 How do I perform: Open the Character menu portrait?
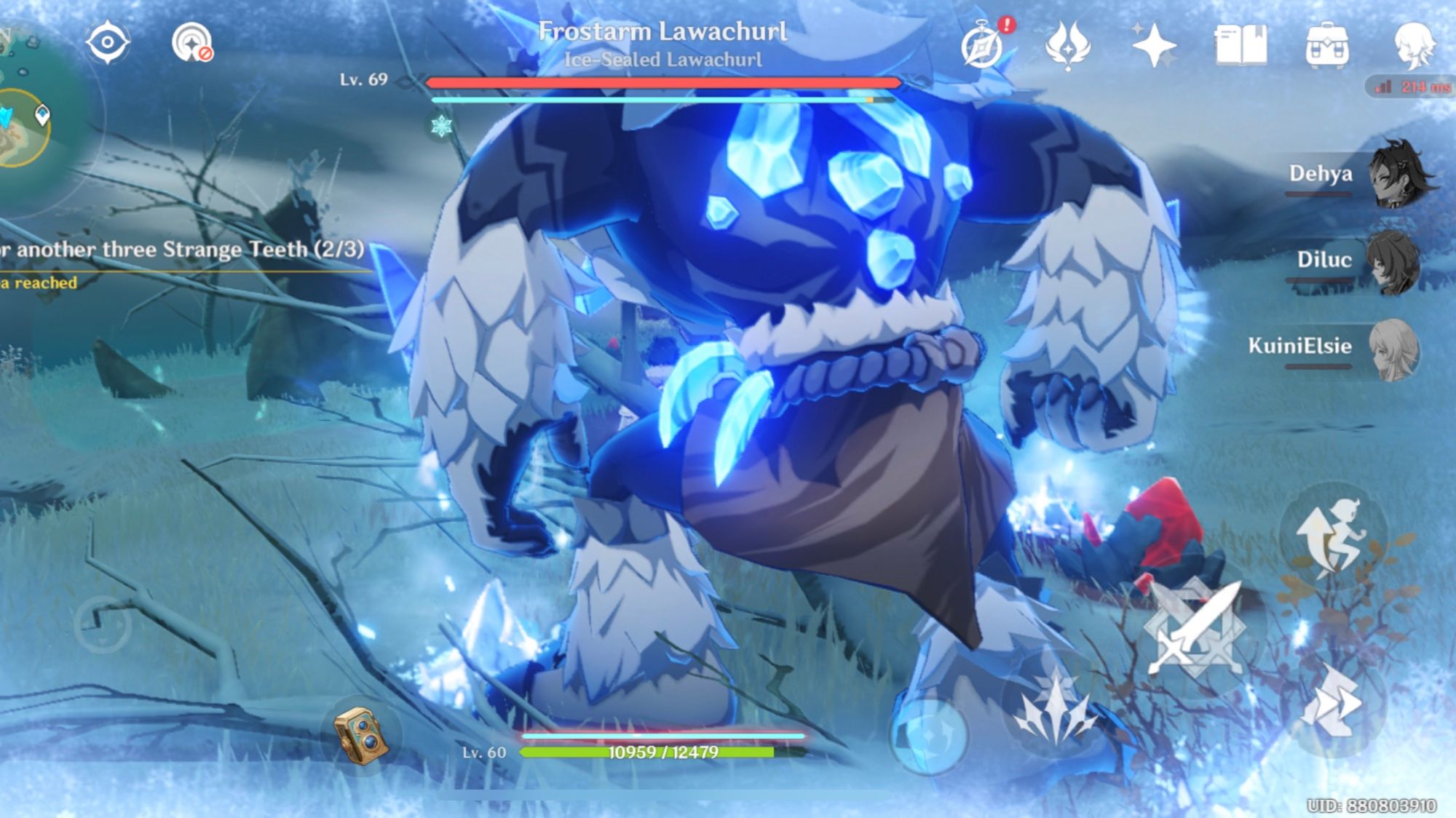[1415, 44]
